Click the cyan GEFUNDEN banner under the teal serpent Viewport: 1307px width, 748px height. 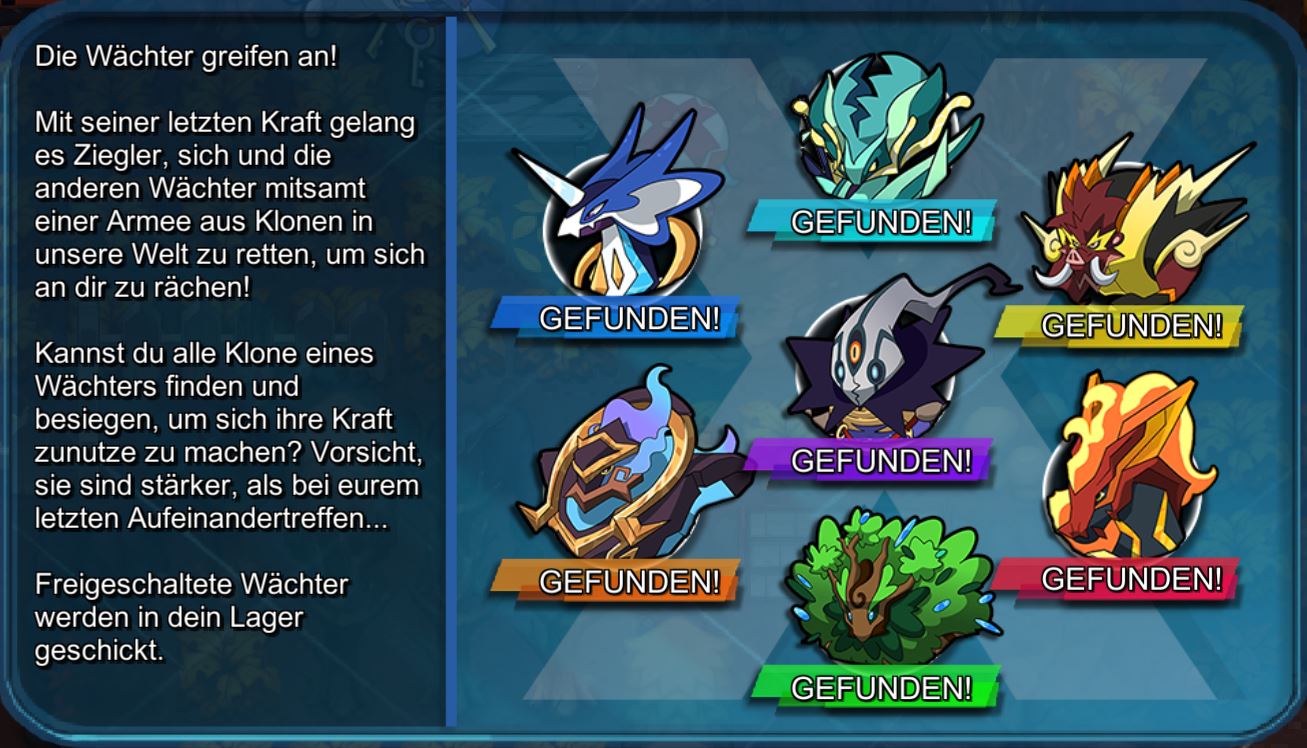[x=880, y=221]
